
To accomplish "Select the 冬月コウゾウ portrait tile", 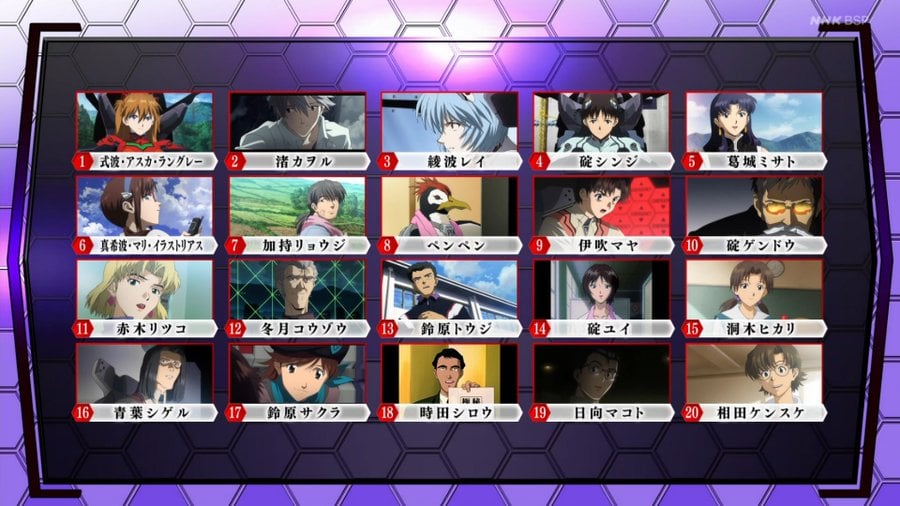I will click(x=297, y=290).
